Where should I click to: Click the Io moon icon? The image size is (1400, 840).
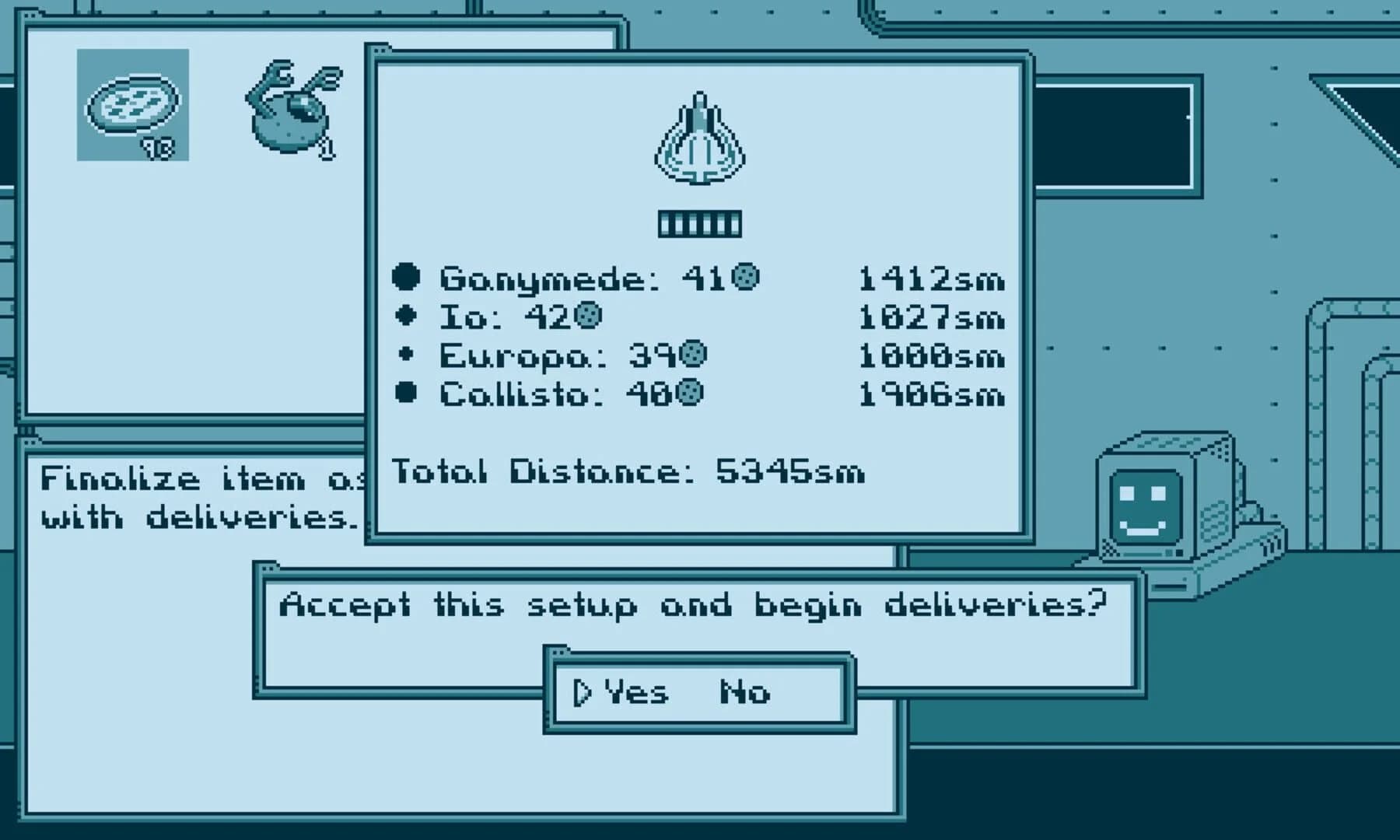[x=407, y=315]
